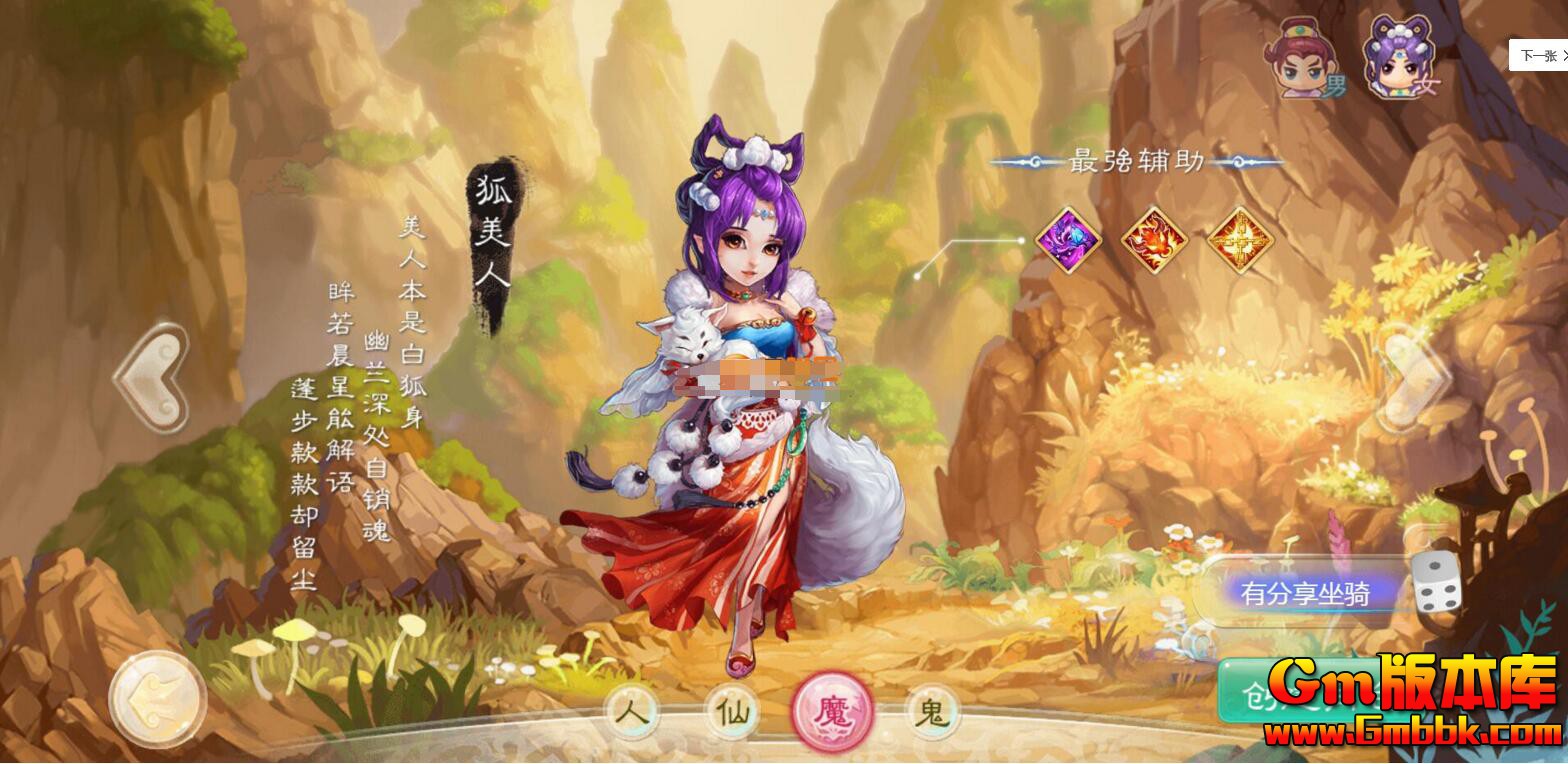Viewport: 1568px width, 764px height.
Task: Click the www.Gmbbk.com watermark link
Action: [1413, 732]
